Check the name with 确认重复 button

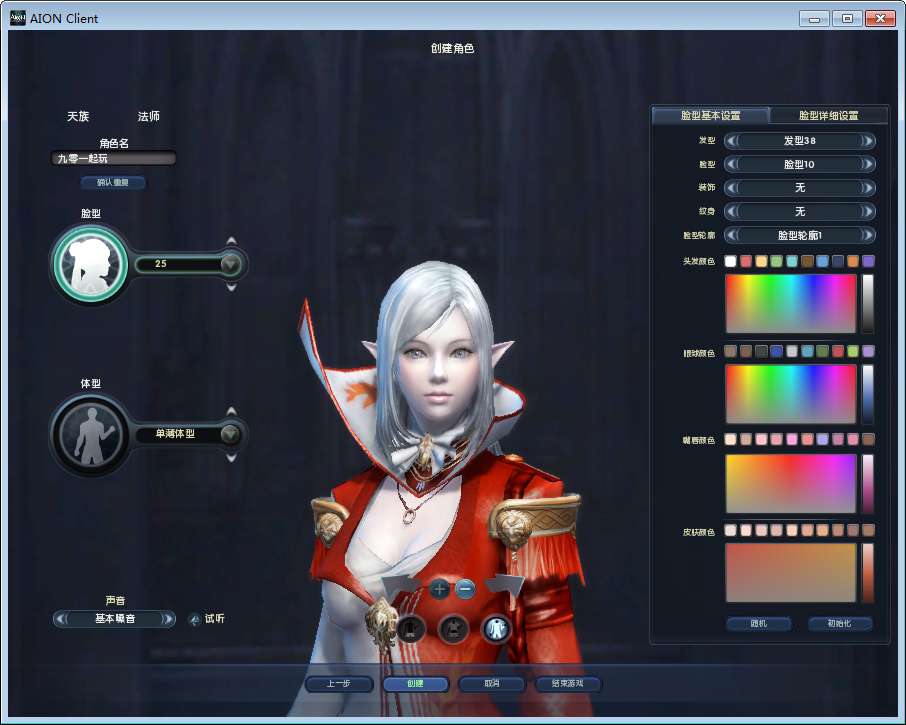(114, 183)
